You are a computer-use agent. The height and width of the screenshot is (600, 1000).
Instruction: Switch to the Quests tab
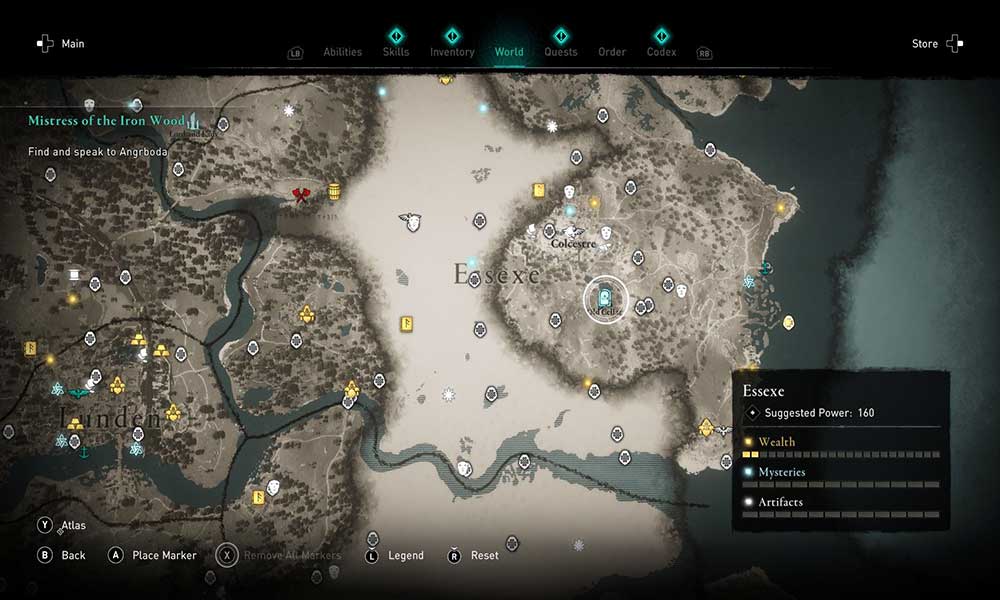(x=561, y=51)
